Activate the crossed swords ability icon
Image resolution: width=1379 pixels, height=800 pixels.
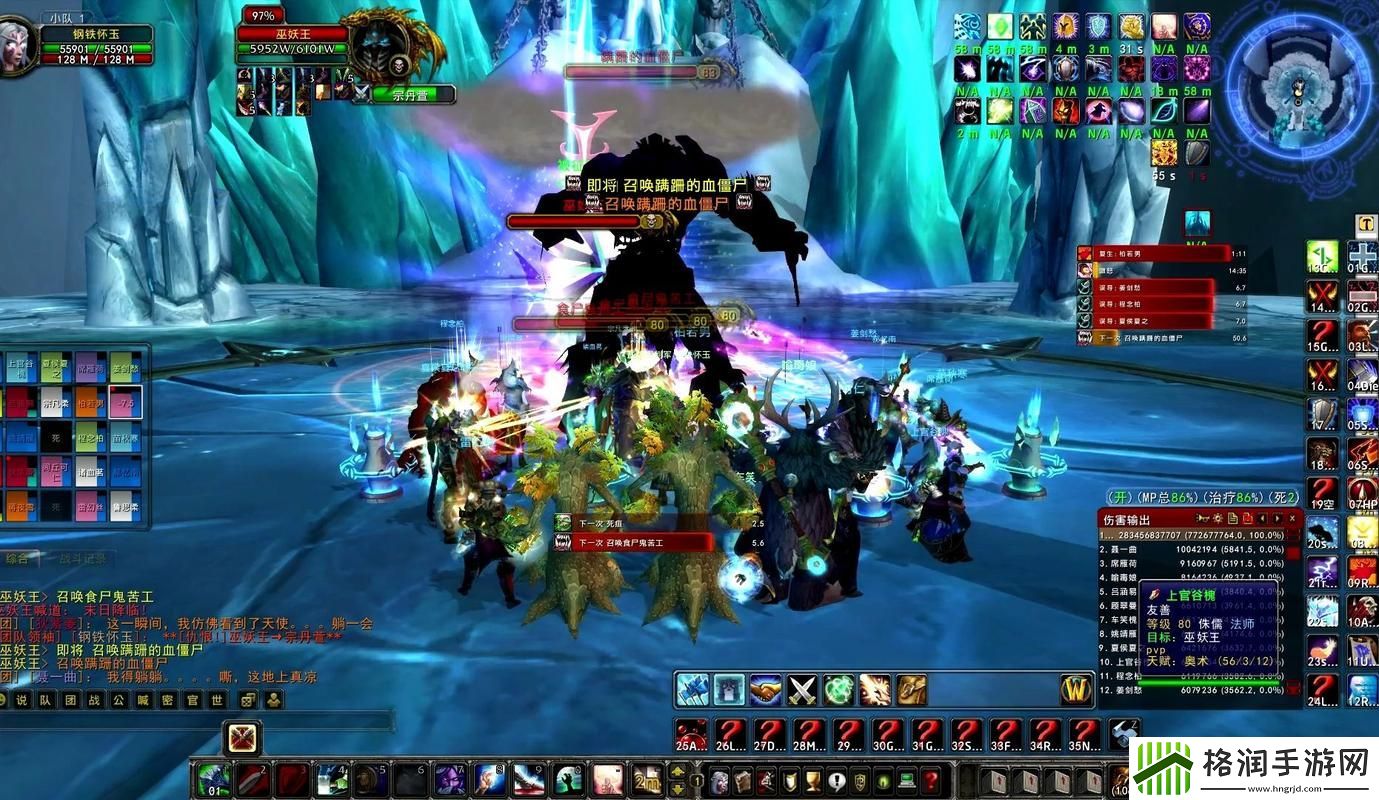tap(803, 689)
